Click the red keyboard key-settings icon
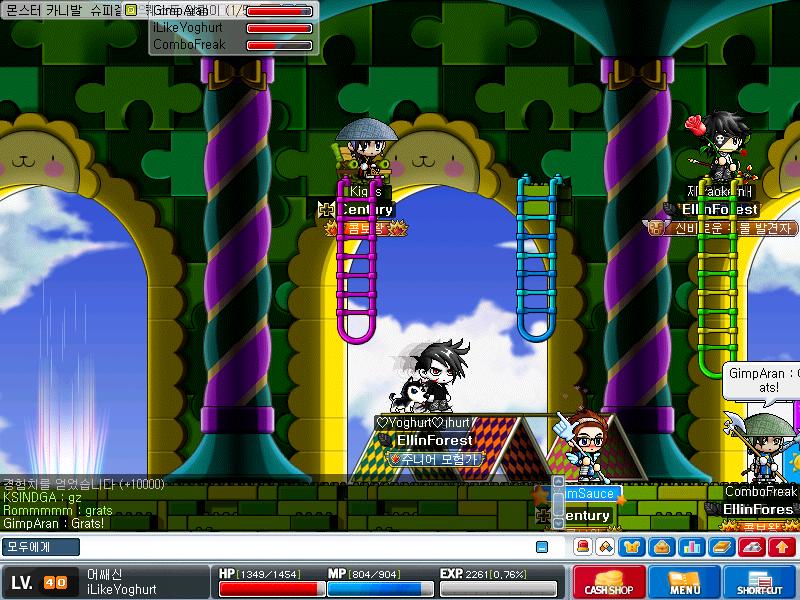Screen dimensions: 800x600 (752, 547)
